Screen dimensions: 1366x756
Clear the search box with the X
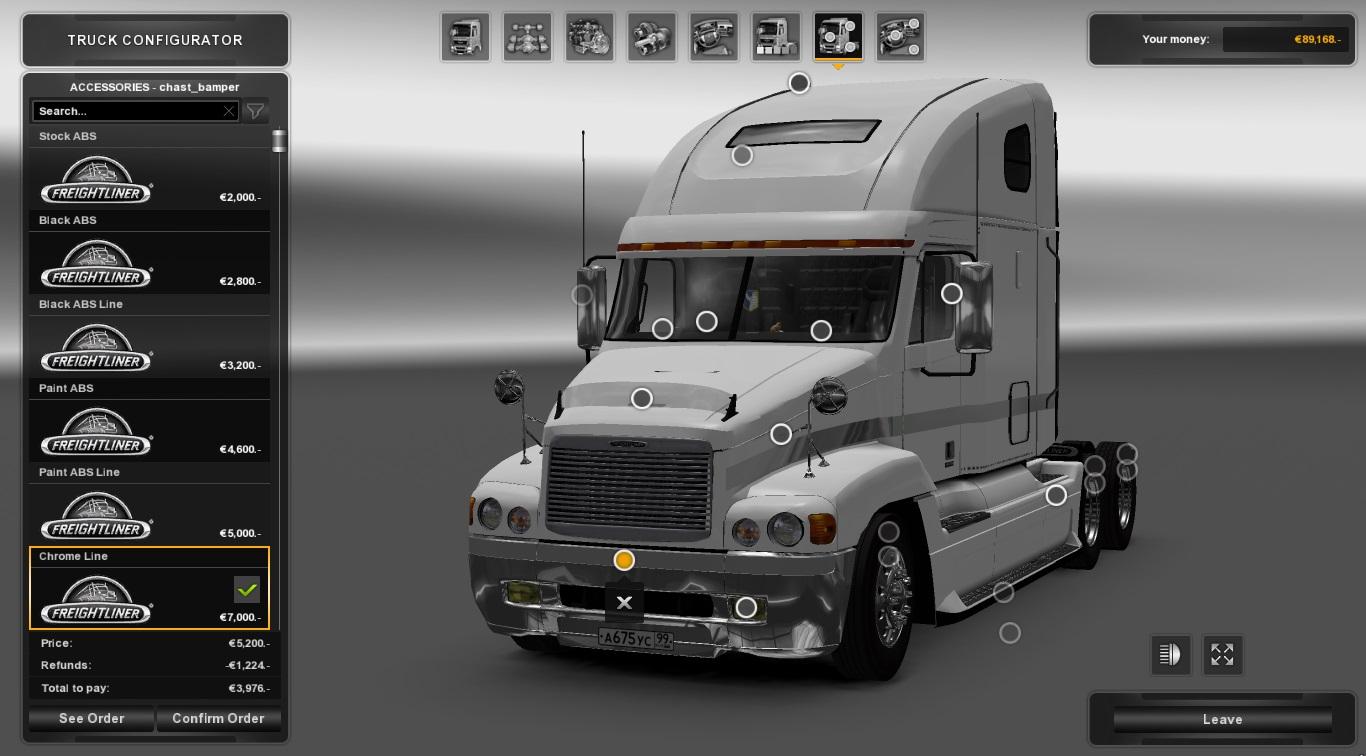point(229,111)
